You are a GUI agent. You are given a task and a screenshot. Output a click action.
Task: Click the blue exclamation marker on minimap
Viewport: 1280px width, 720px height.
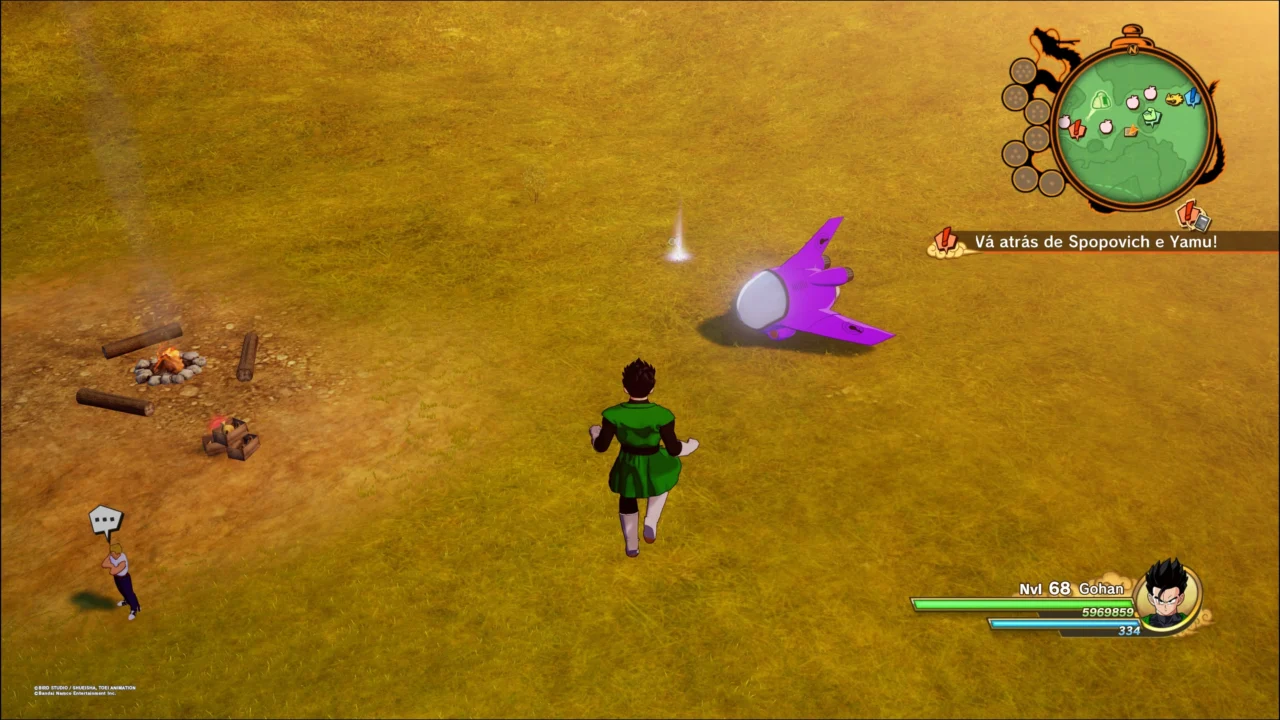1192,97
